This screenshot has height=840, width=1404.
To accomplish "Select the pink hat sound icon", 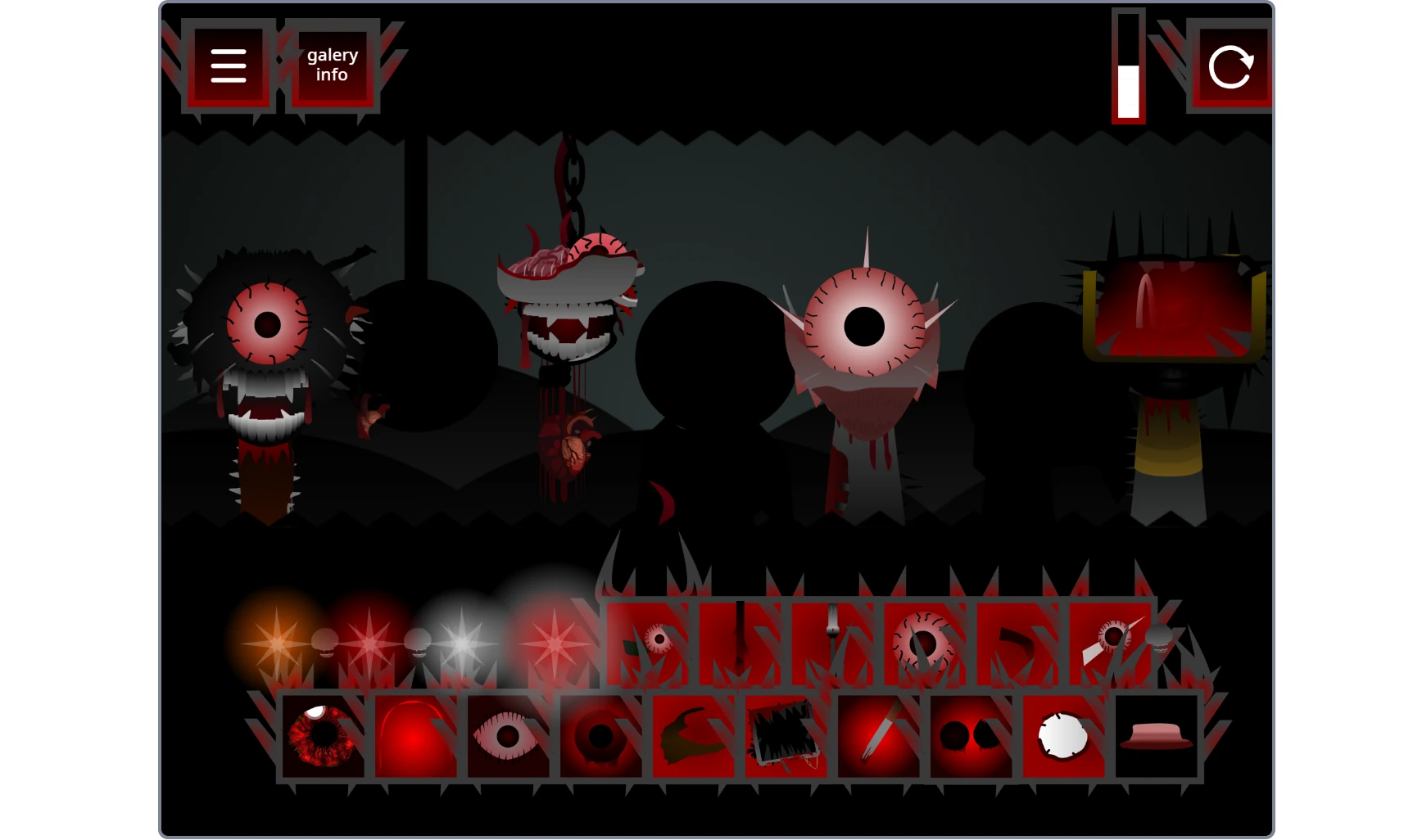I will coord(1155,737).
